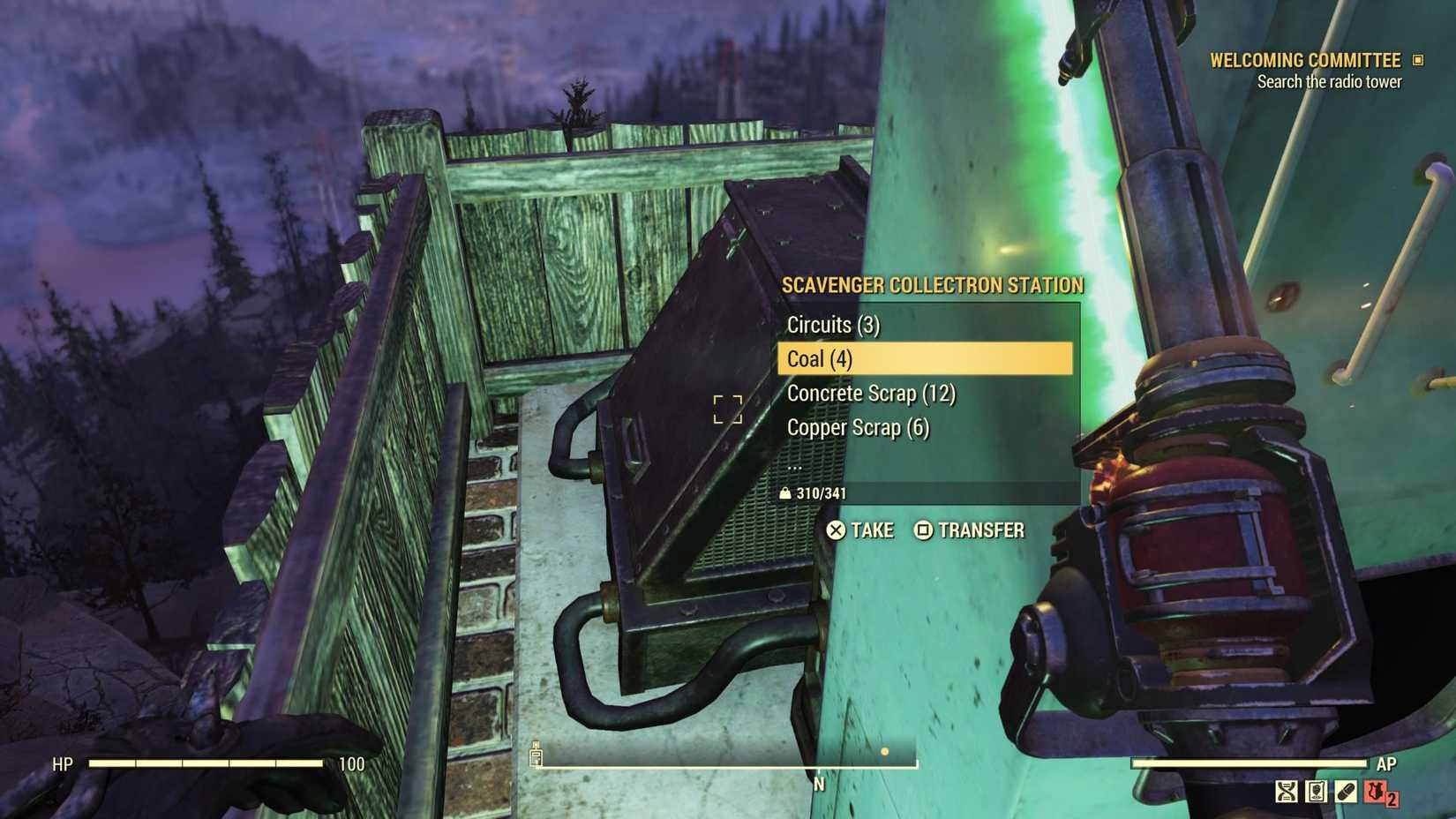Viewport: 1456px width, 819px height.
Task: Choose Concrete Scrap (12) from the list
Action: [x=872, y=394]
